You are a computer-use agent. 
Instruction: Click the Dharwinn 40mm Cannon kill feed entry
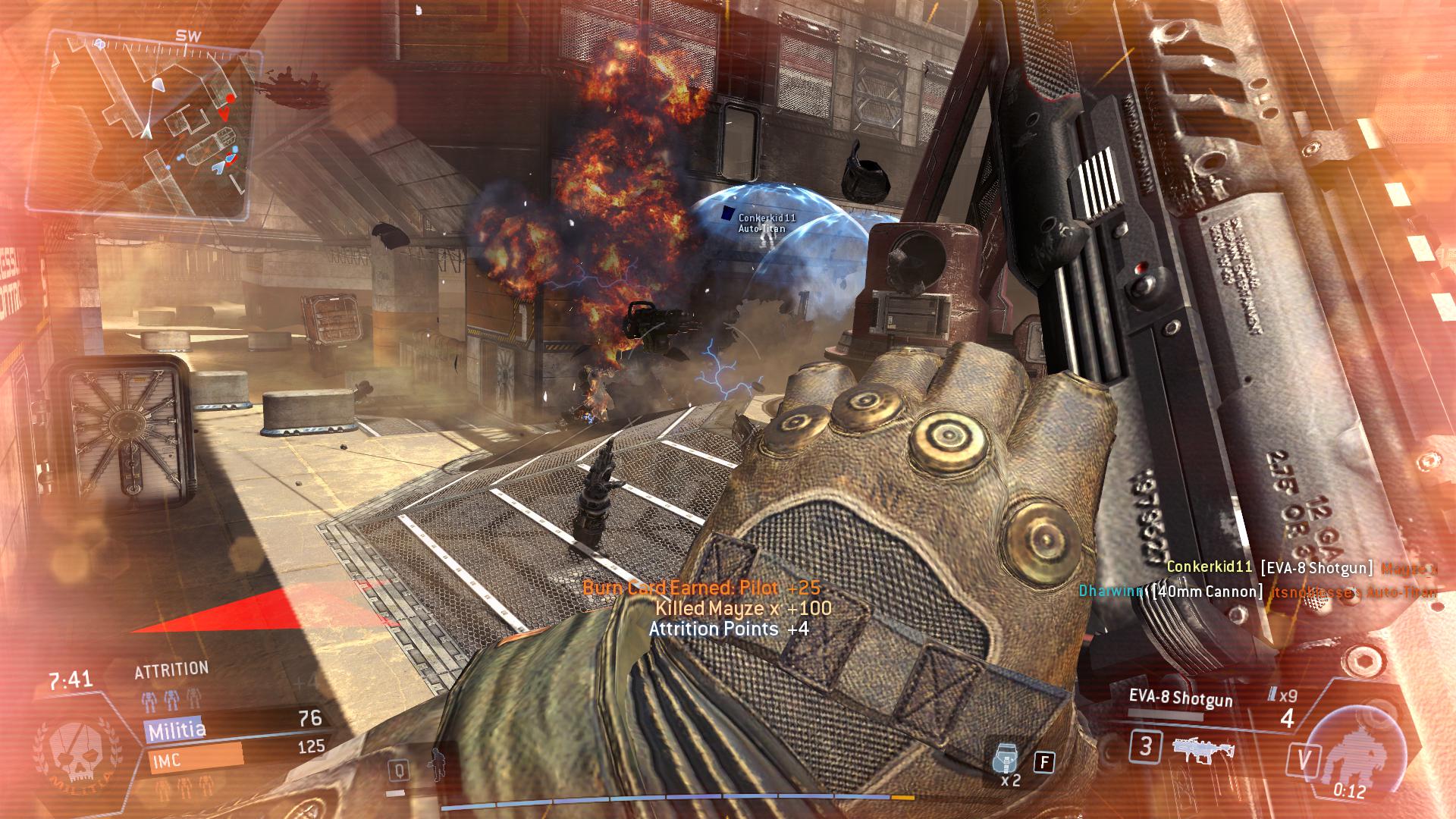coord(1257,591)
